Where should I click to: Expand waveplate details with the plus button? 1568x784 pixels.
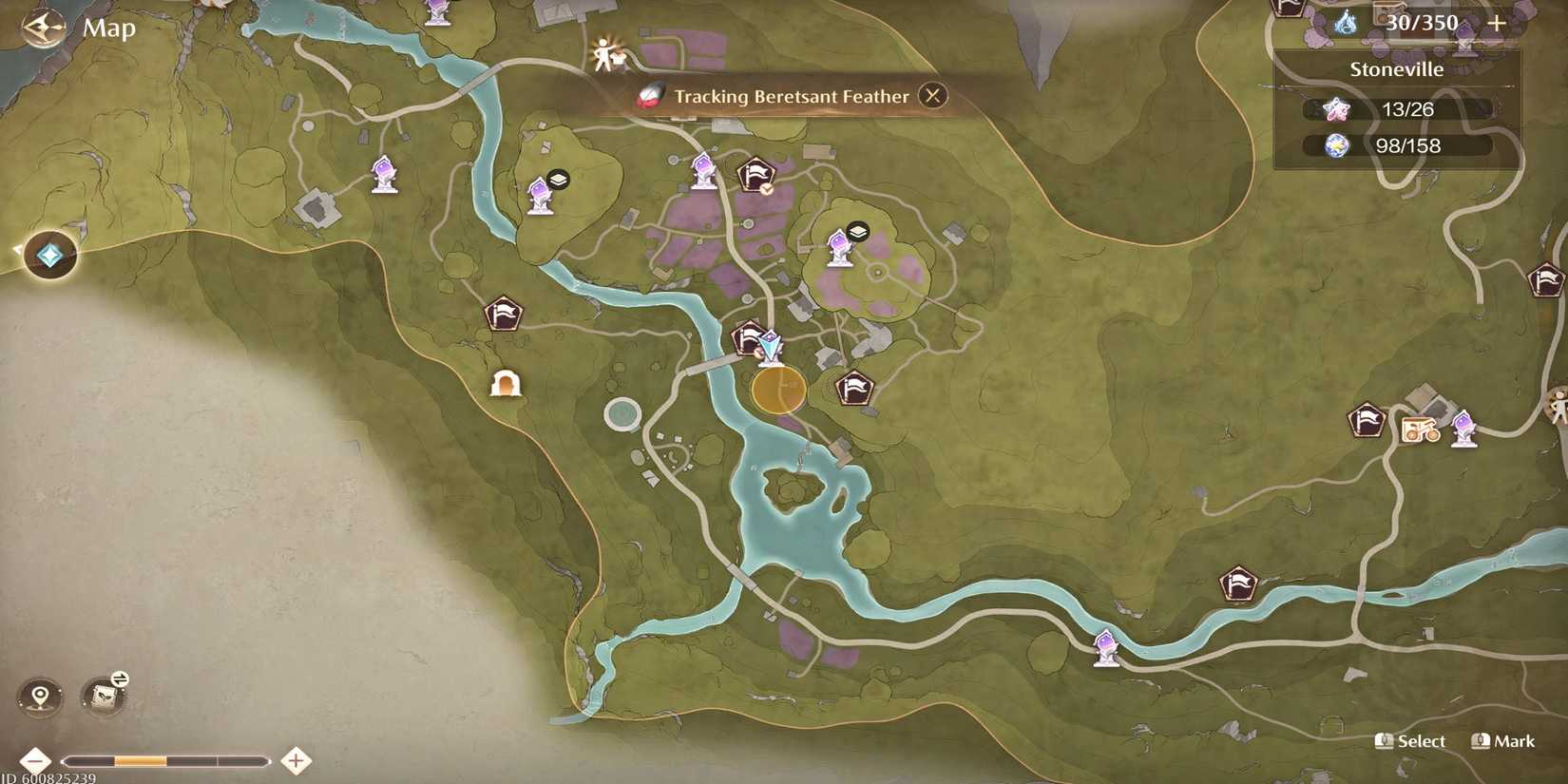[x=1499, y=23]
